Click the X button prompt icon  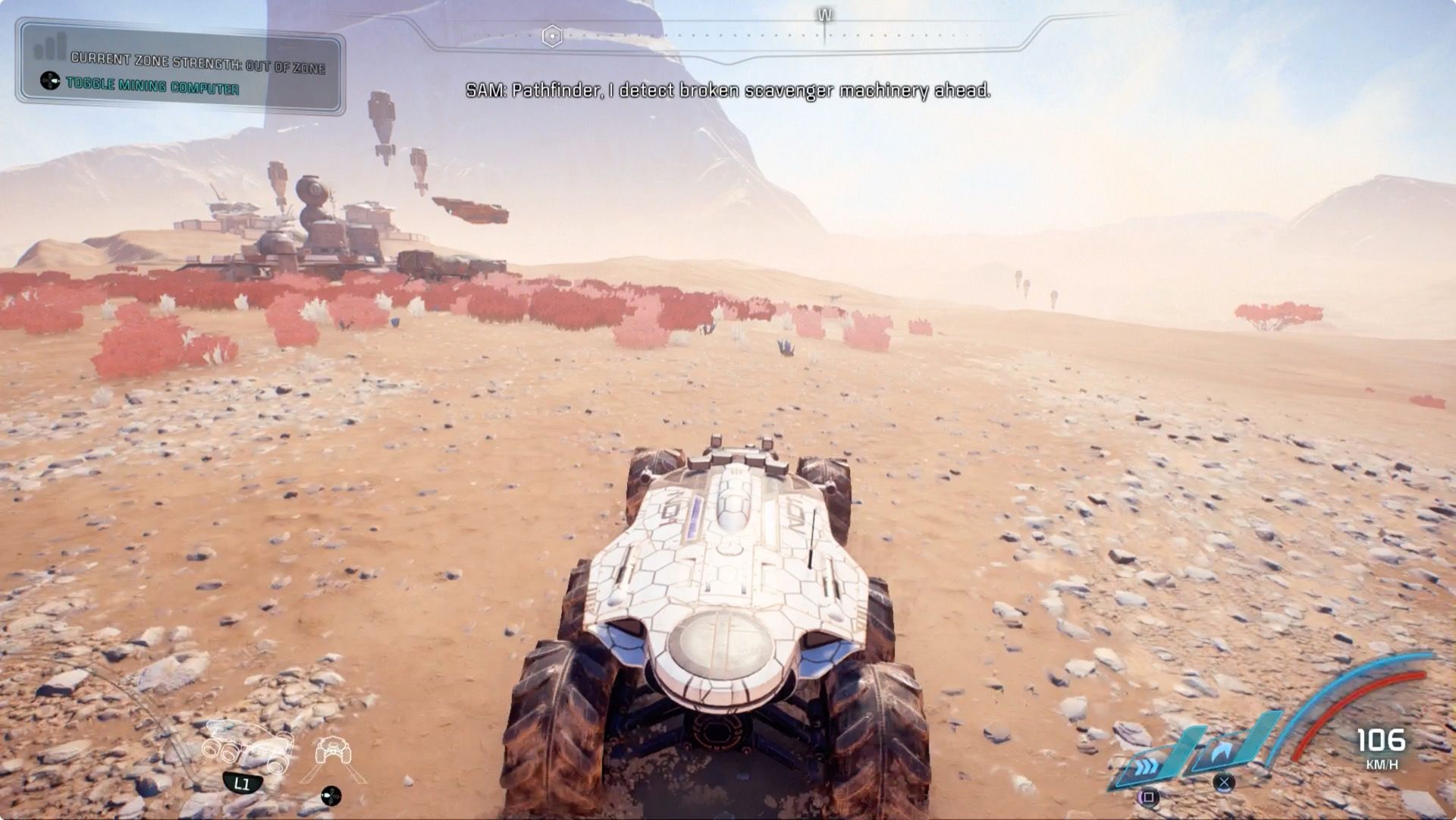(x=1224, y=783)
